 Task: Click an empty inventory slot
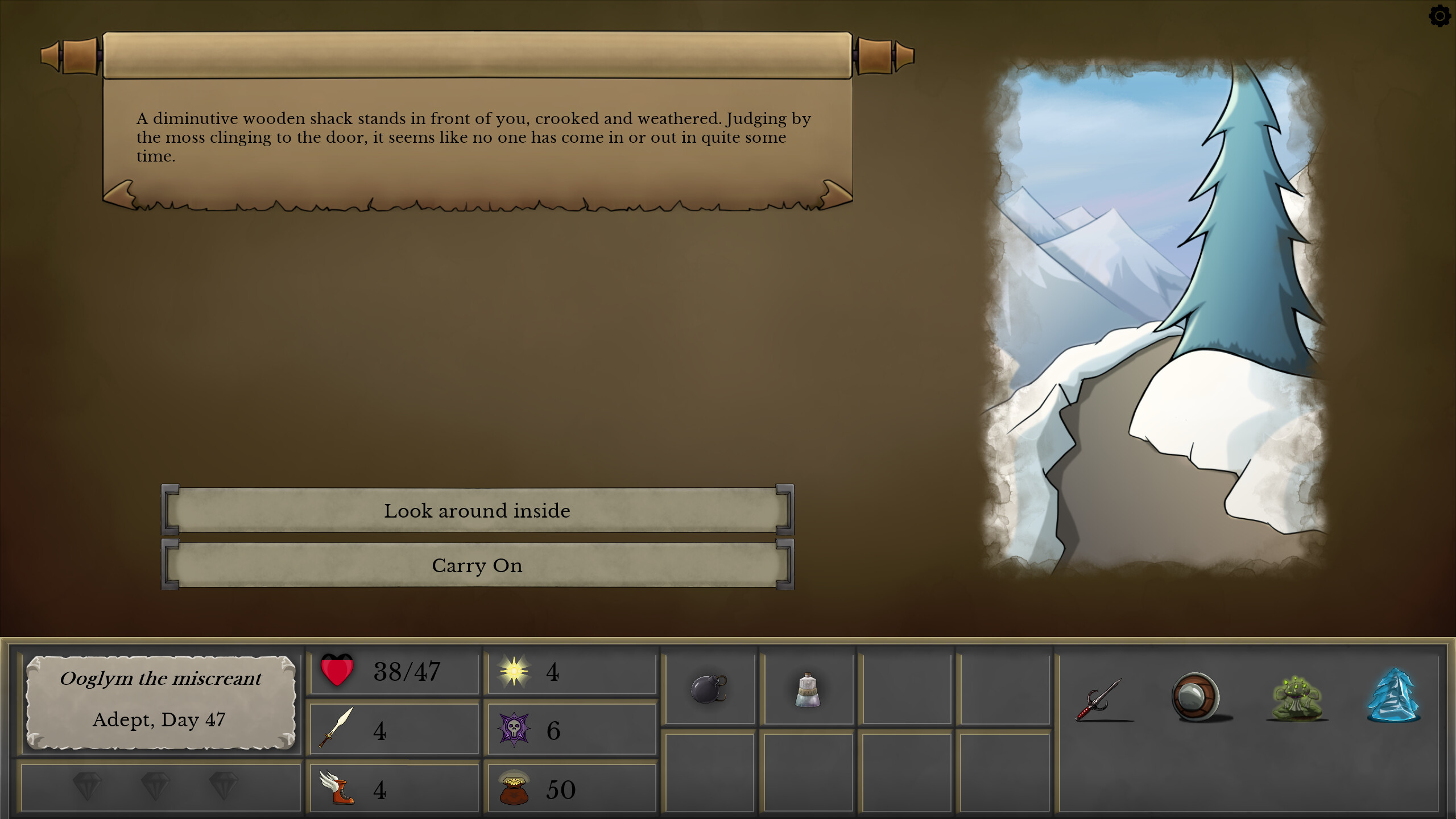click(904, 688)
